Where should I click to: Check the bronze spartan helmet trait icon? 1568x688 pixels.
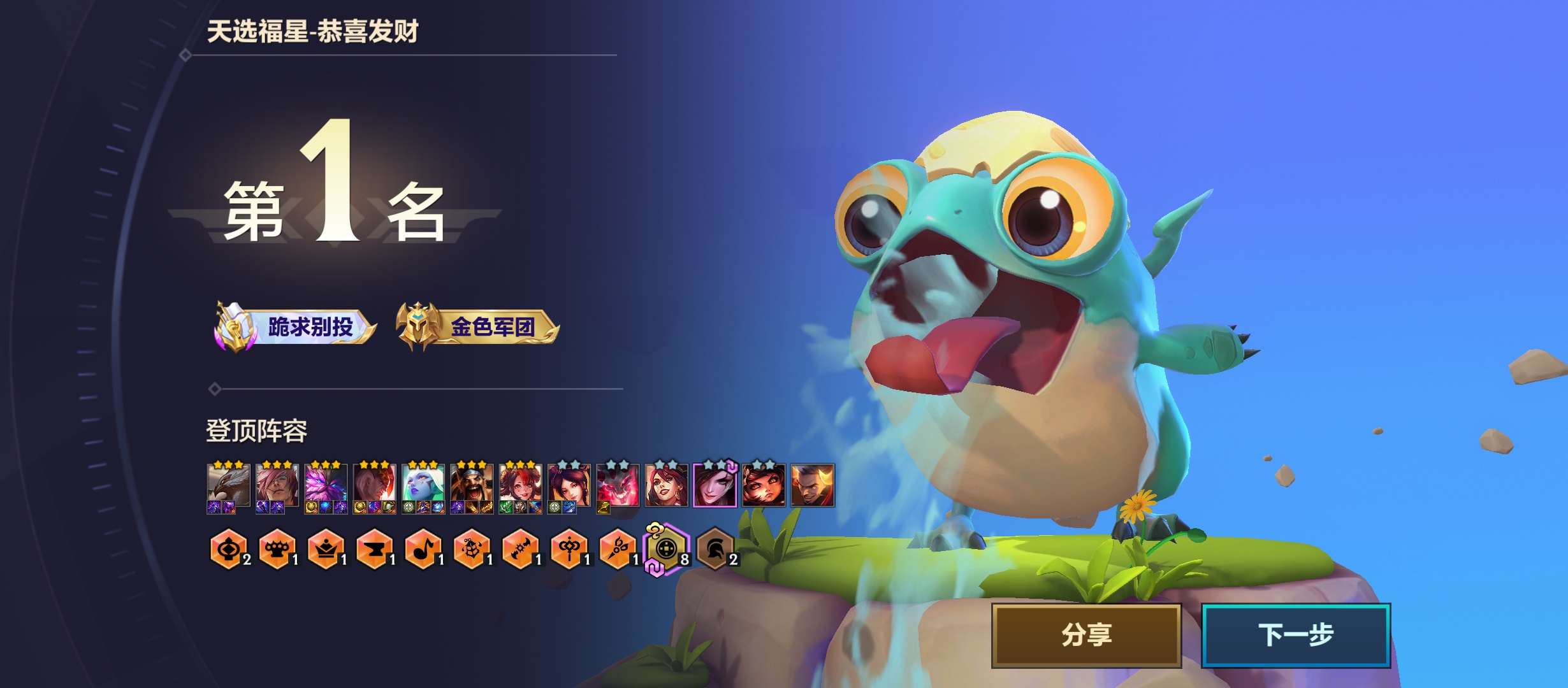click(x=715, y=548)
